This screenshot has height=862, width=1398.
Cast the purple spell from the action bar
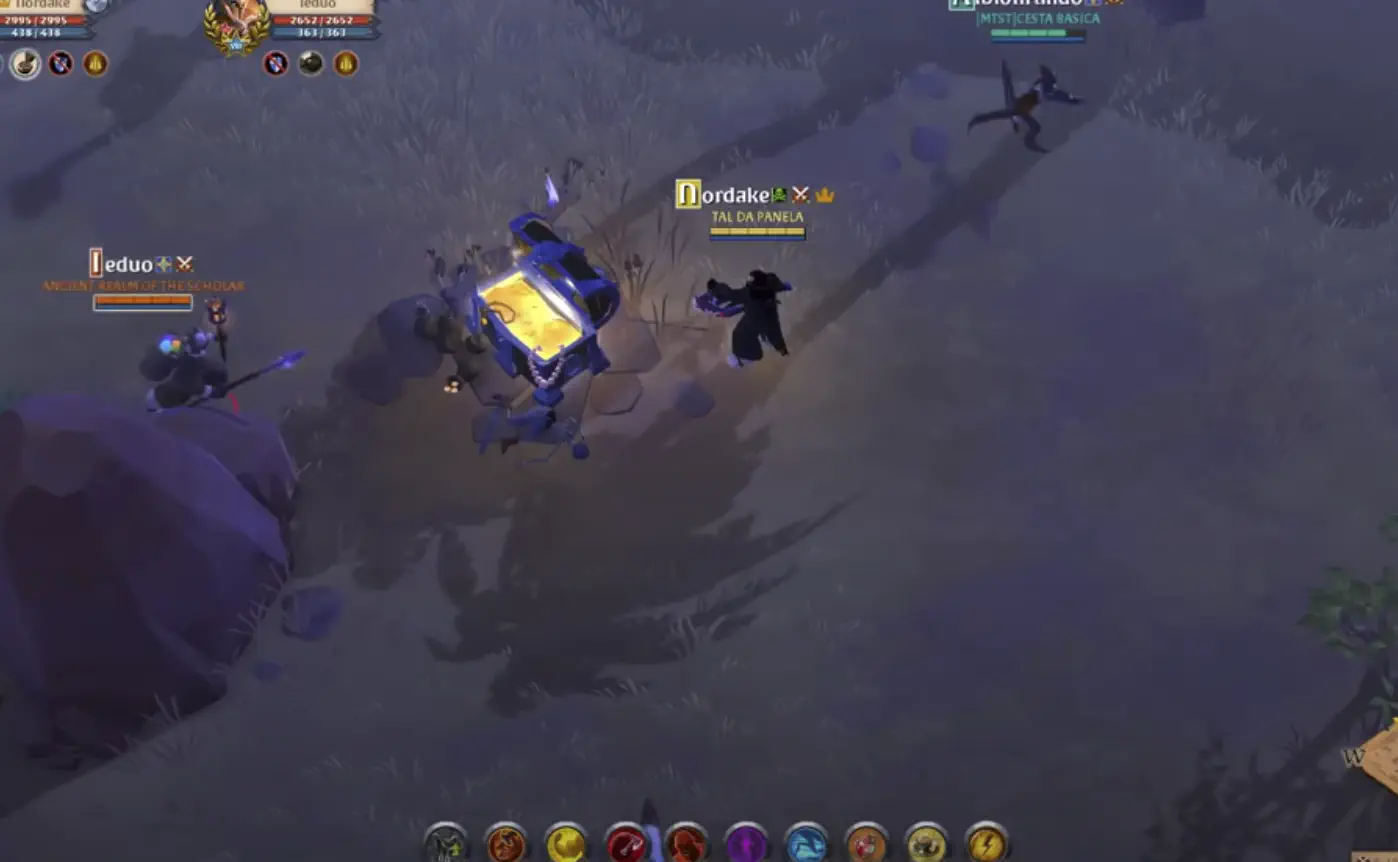point(748,845)
